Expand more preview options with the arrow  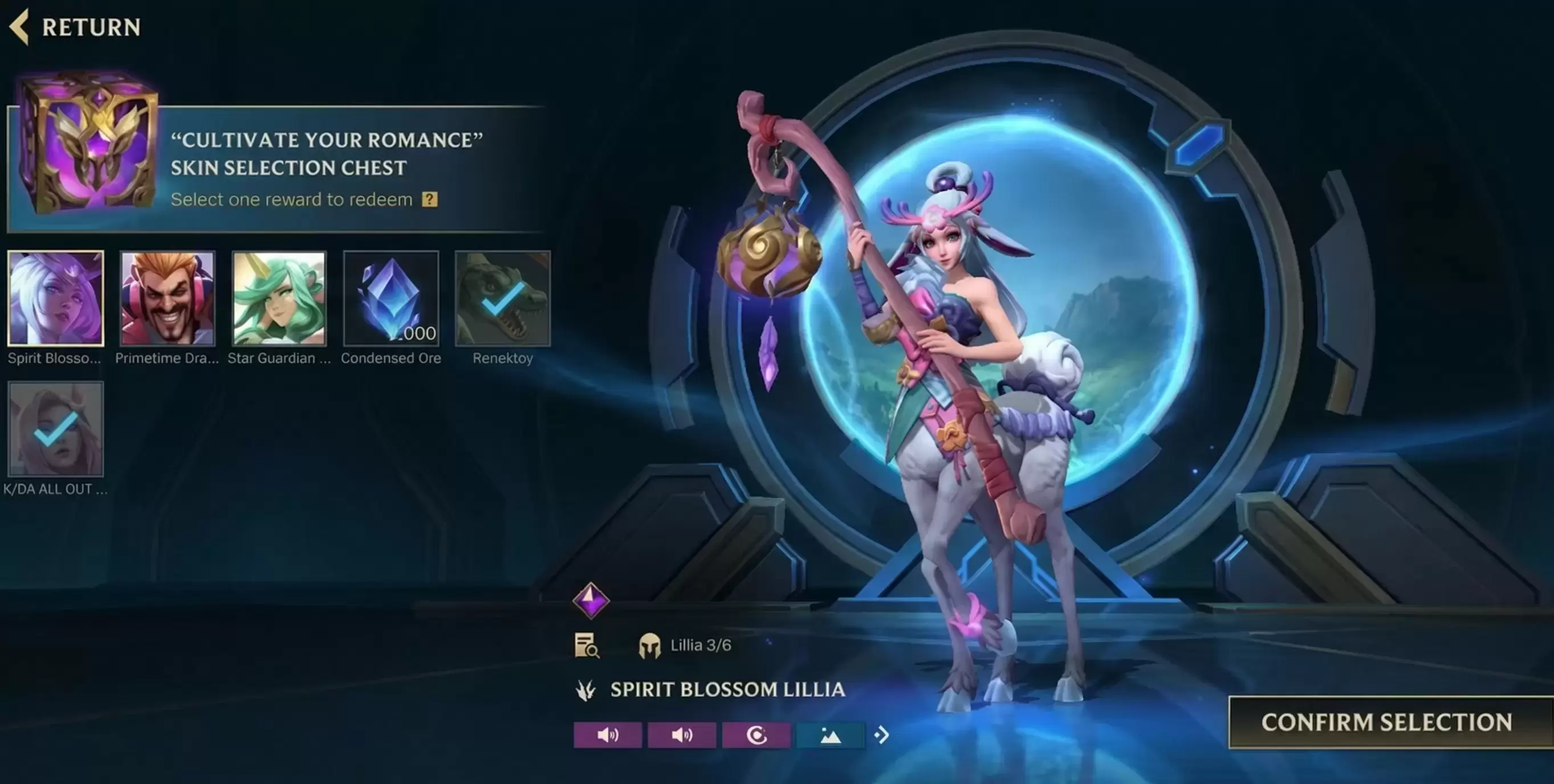pos(882,735)
